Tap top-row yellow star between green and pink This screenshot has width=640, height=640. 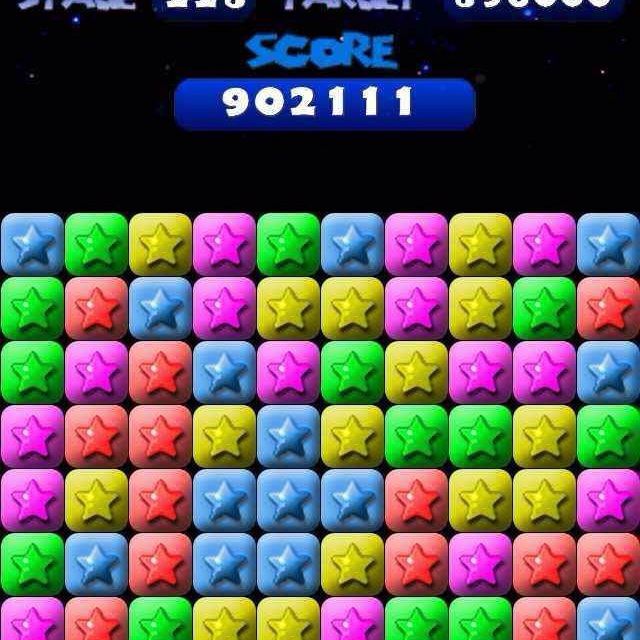coord(160,245)
